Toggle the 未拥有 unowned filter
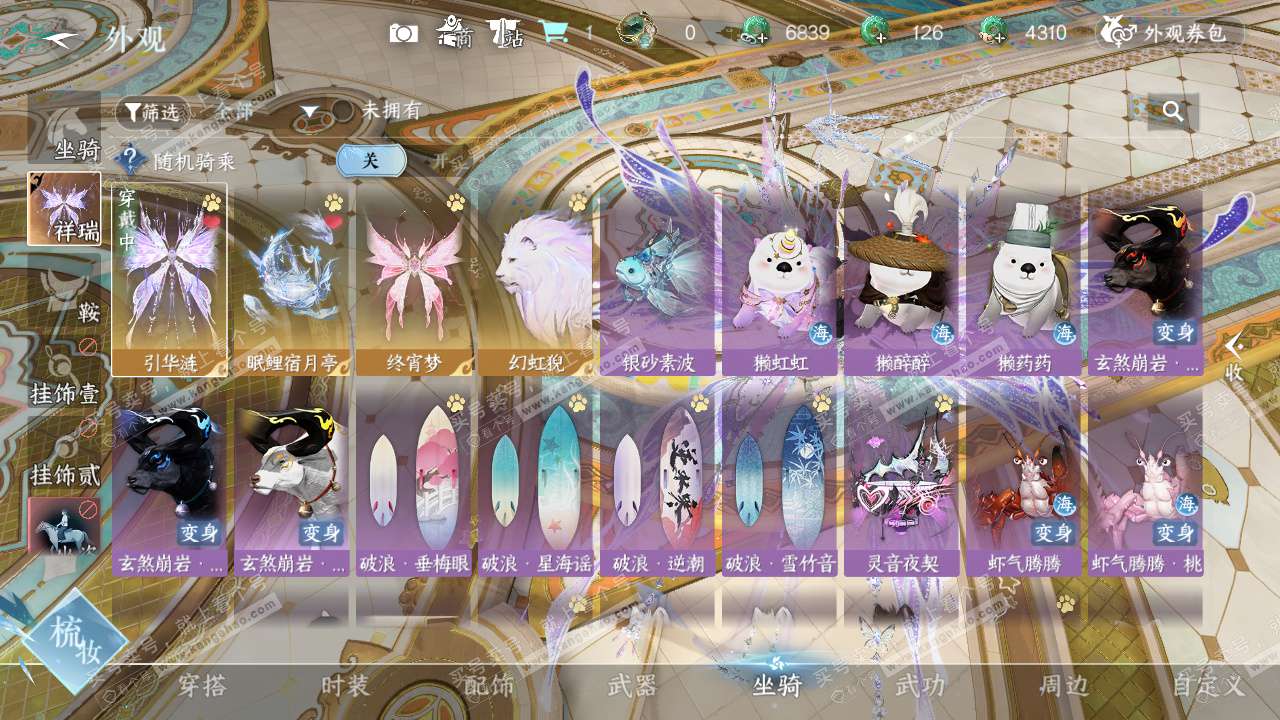The height and width of the screenshot is (720, 1280). pyautogui.click(x=343, y=111)
